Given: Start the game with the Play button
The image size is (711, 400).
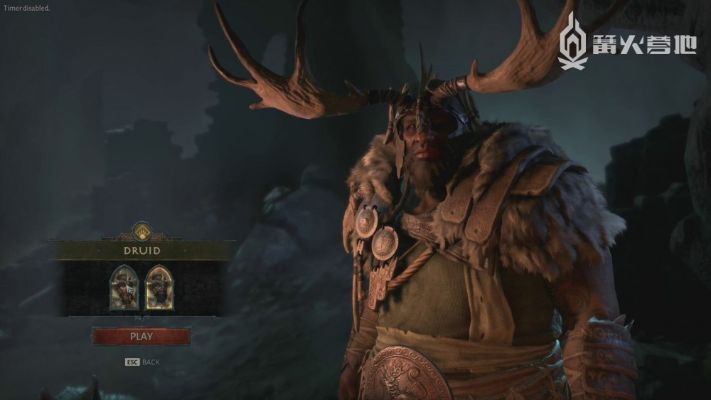Looking at the screenshot, I should pos(141,336).
